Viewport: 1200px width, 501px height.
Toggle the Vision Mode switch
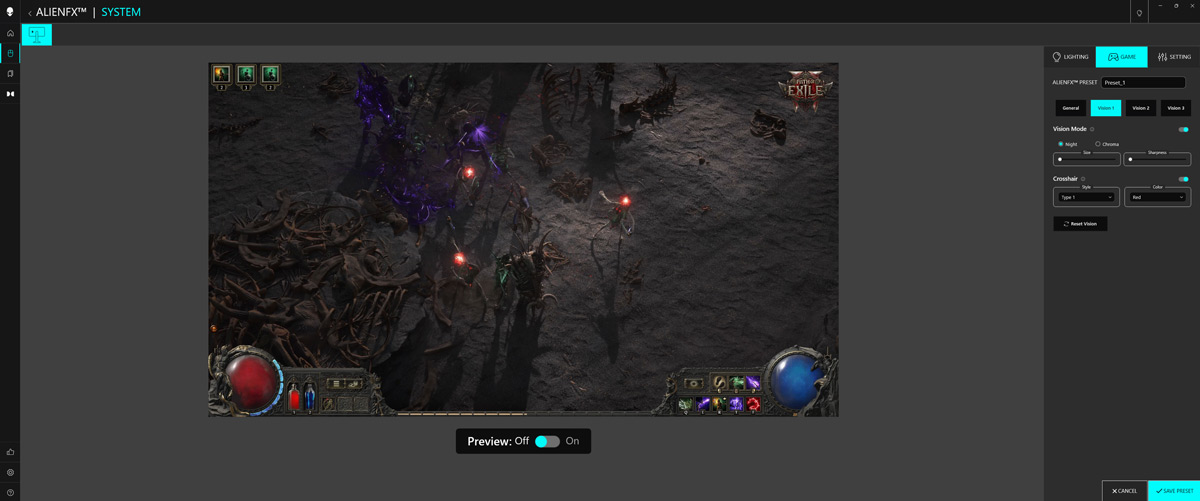[1183, 129]
